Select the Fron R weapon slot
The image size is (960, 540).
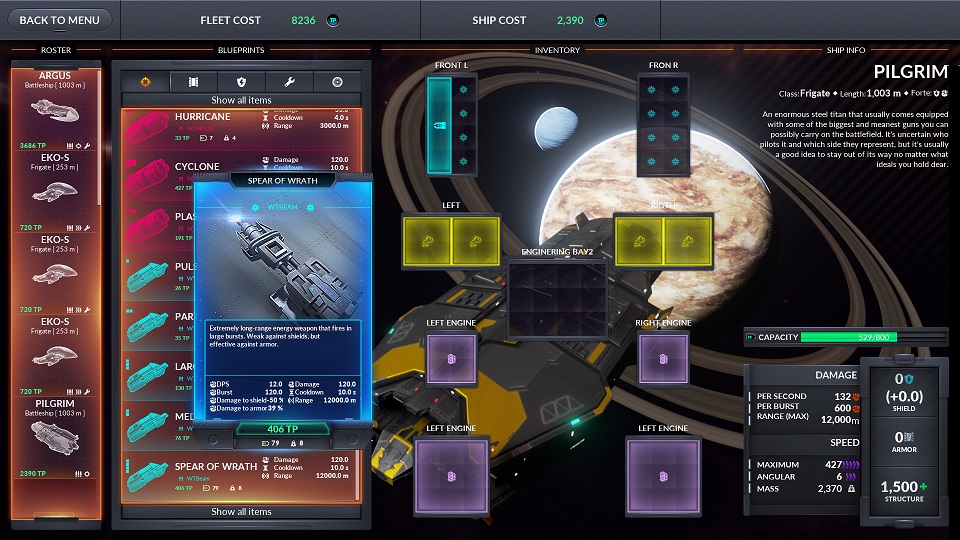pos(663,126)
